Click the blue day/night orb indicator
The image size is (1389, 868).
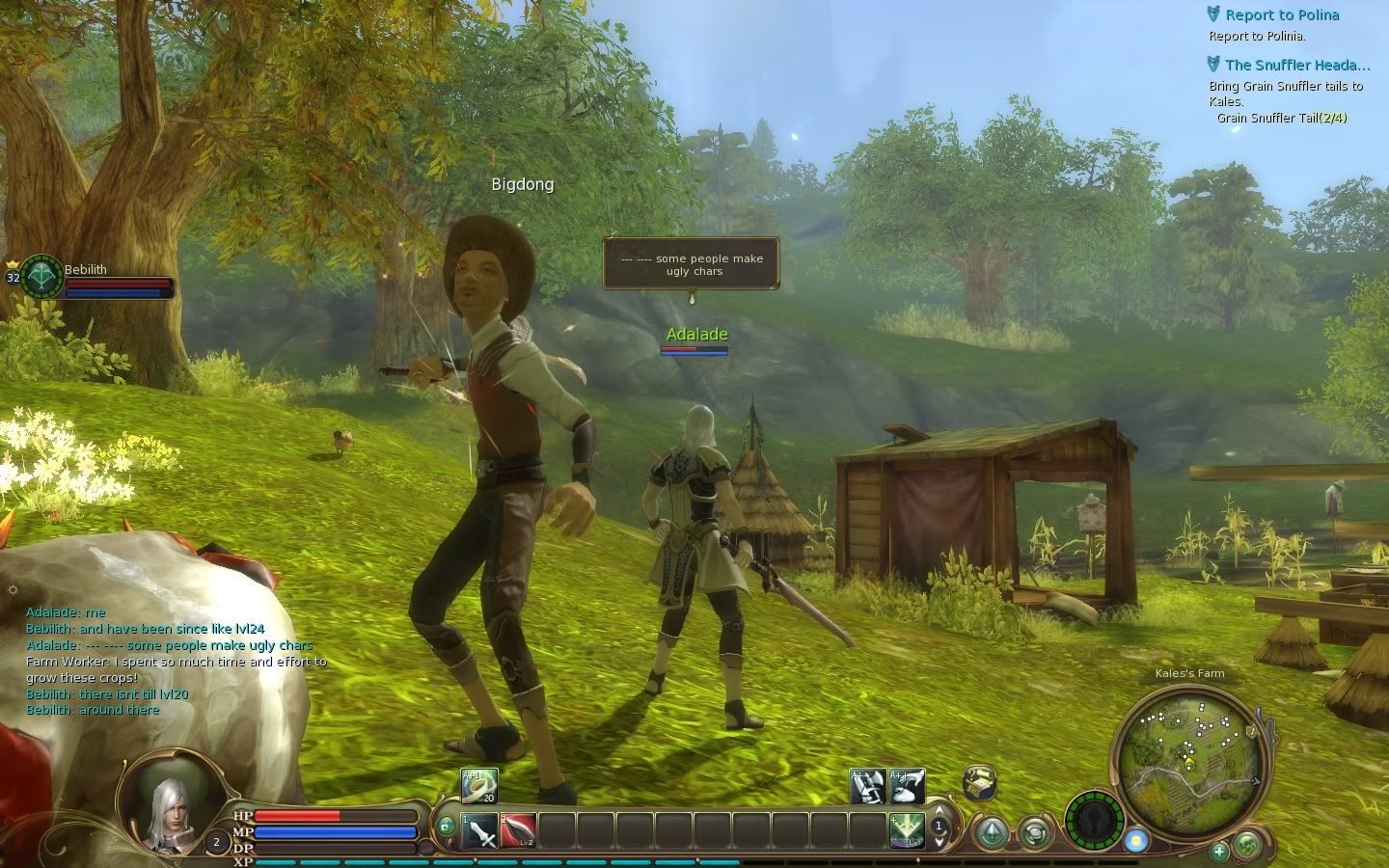coord(1135,840)
